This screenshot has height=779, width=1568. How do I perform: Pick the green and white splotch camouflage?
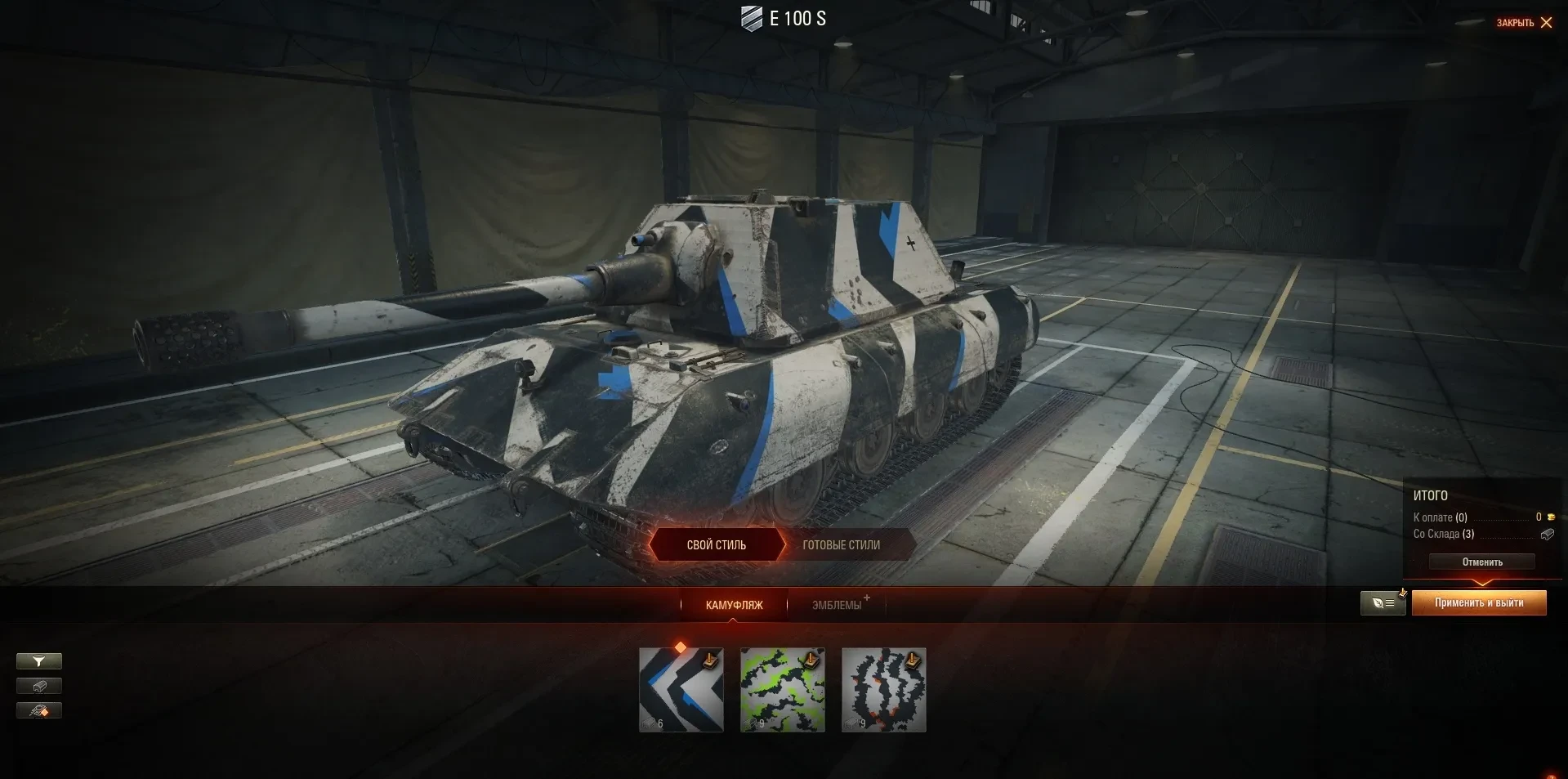(x=782, y=690)
